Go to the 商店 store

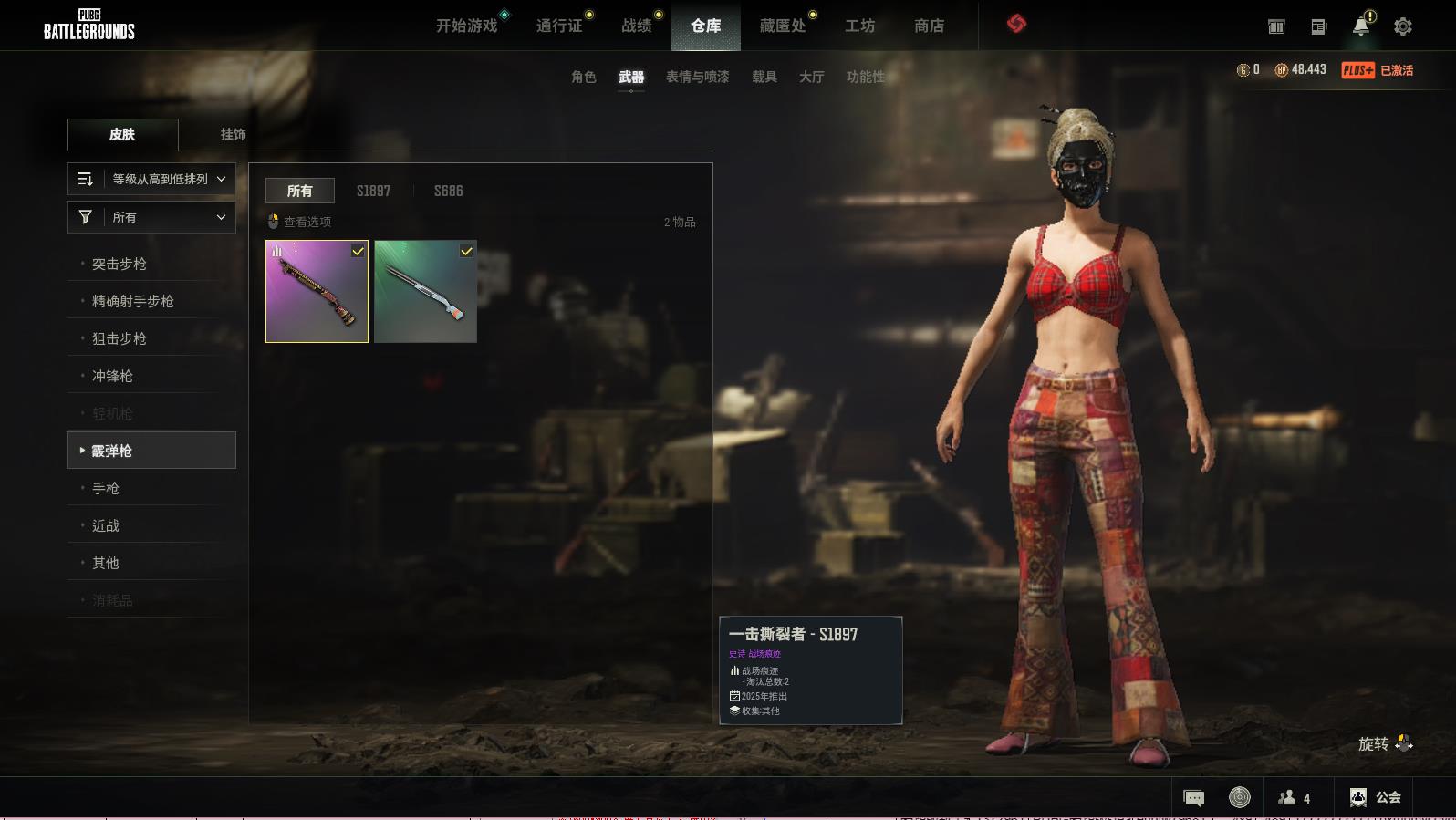tap(929, 26)
